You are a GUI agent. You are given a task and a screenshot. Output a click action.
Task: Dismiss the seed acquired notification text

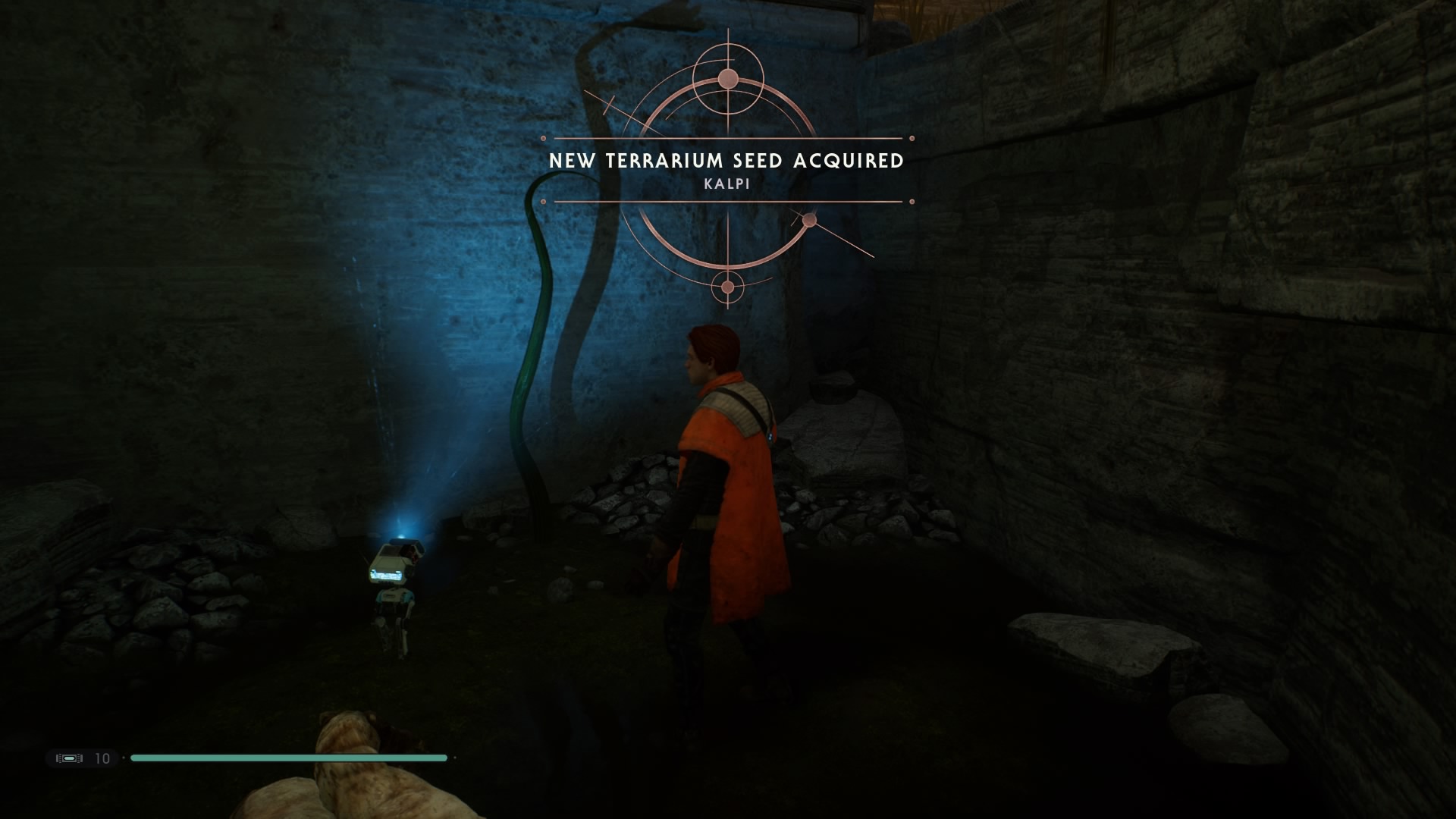click(x=728, y=160)
